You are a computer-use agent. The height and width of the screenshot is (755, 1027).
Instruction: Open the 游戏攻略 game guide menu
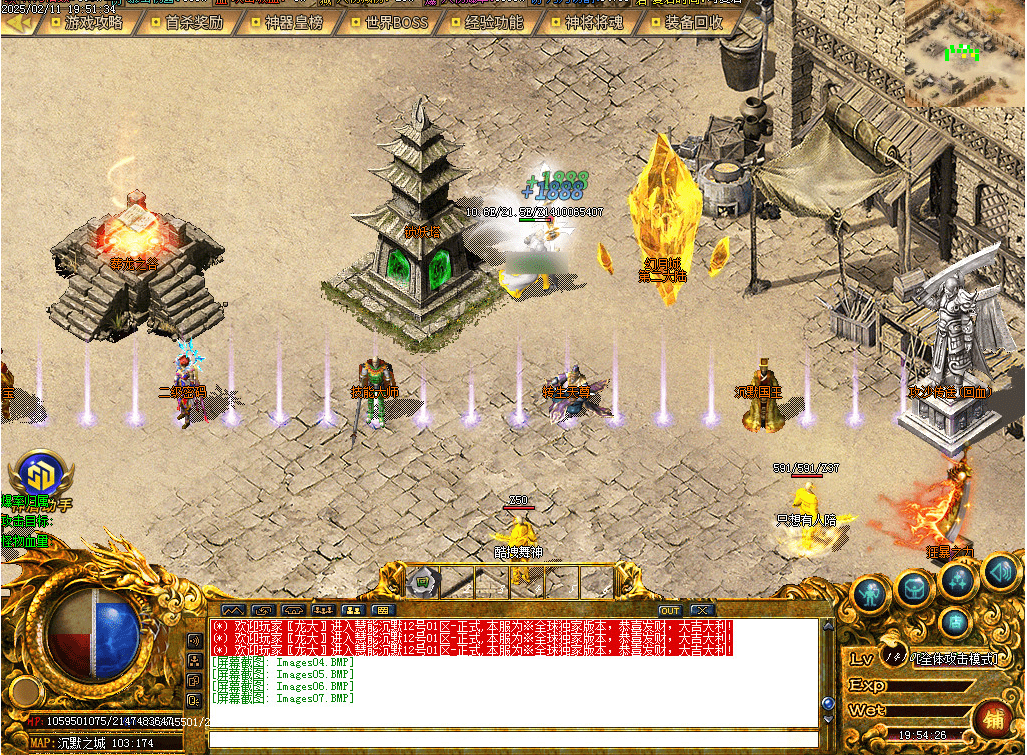tap(92, 22)
